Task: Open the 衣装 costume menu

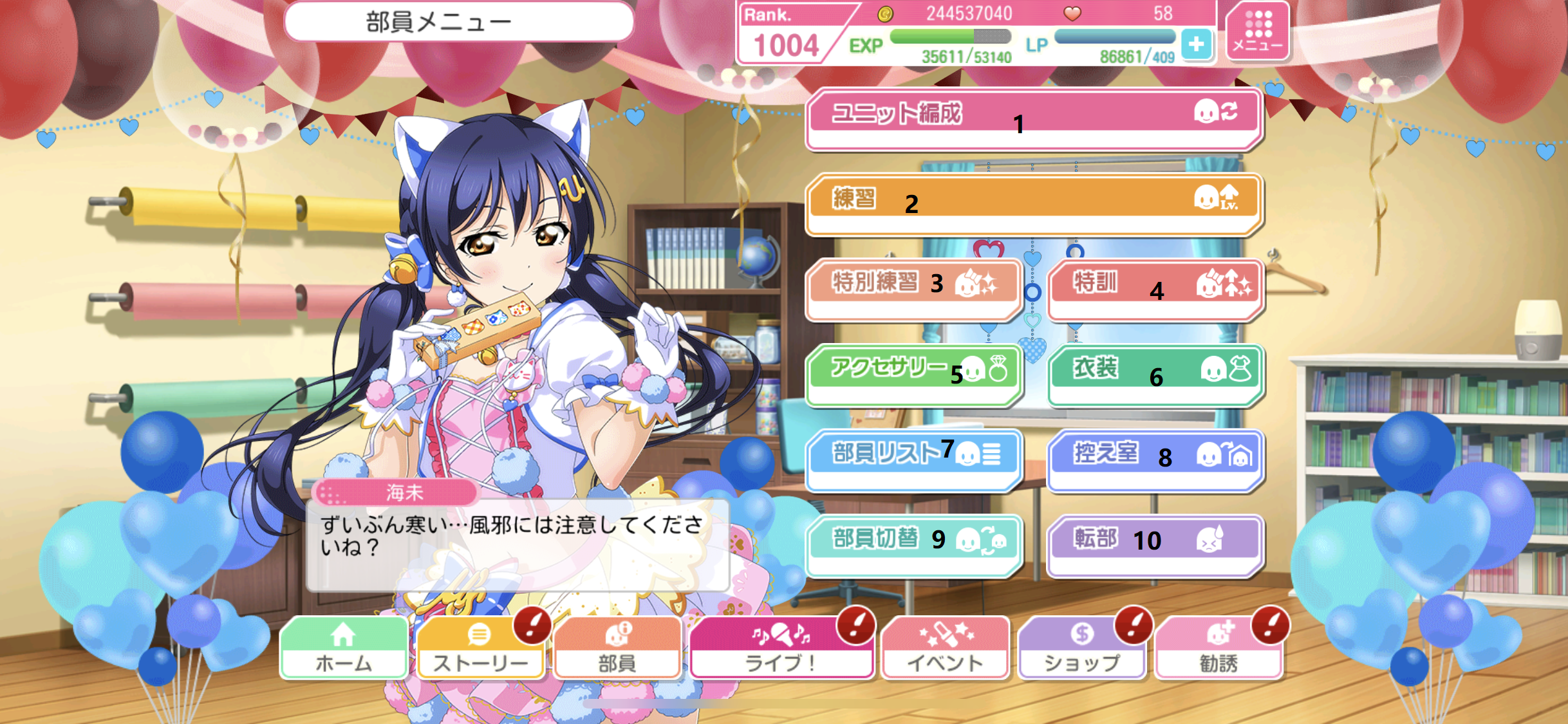Action: click(1155, 375)
